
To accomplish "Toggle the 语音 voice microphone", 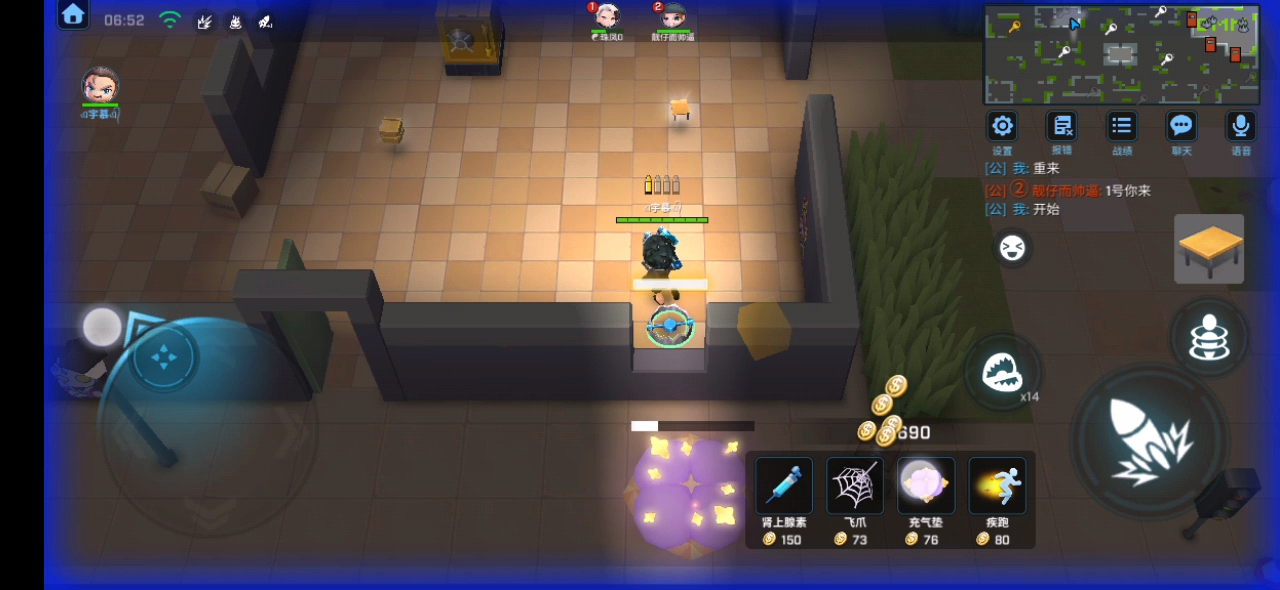I will (x=1240, y=127).
